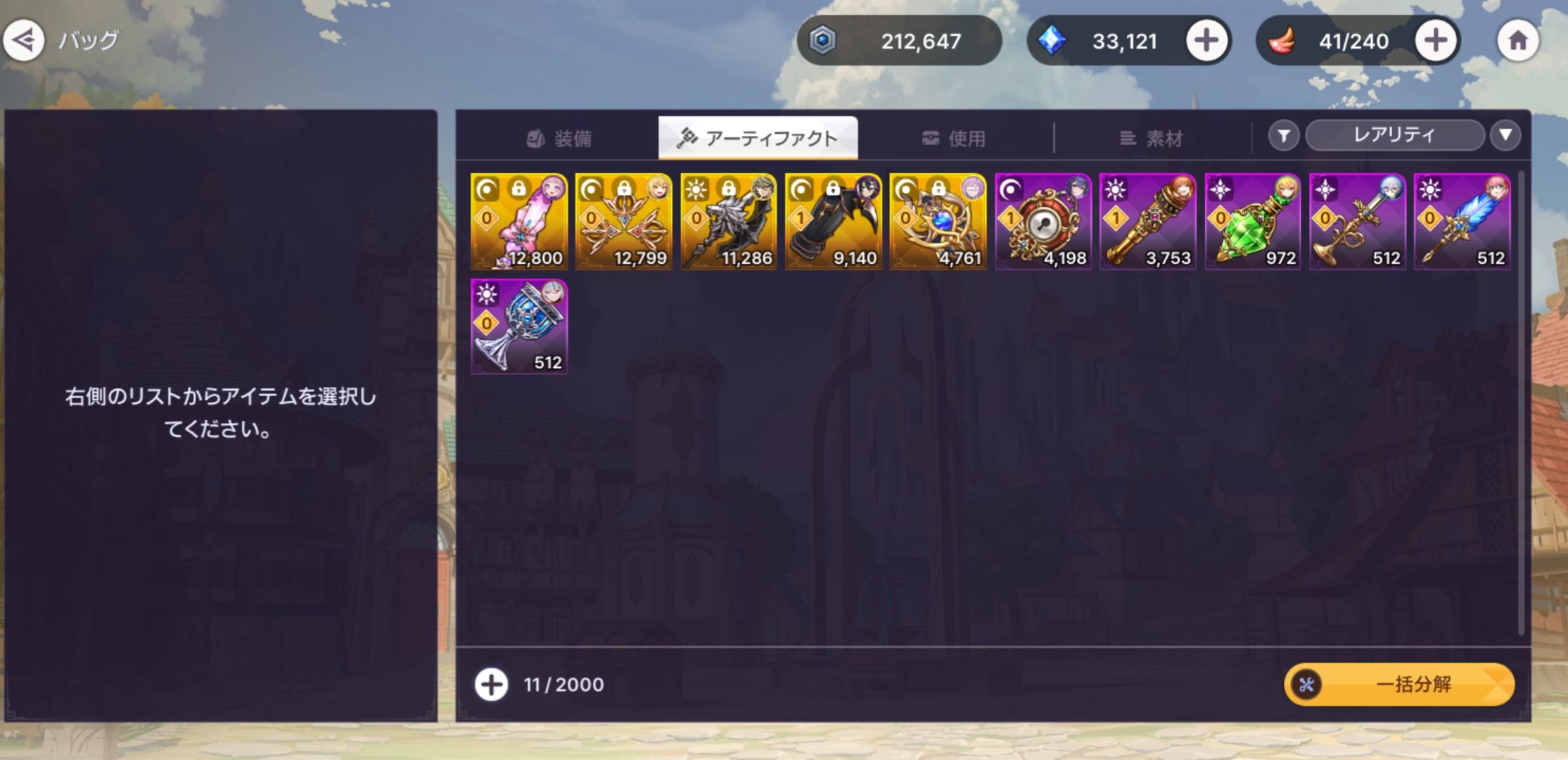Pick the blue chalice artifact
The width and height of the screenshot is (1568, 760).
519,327
